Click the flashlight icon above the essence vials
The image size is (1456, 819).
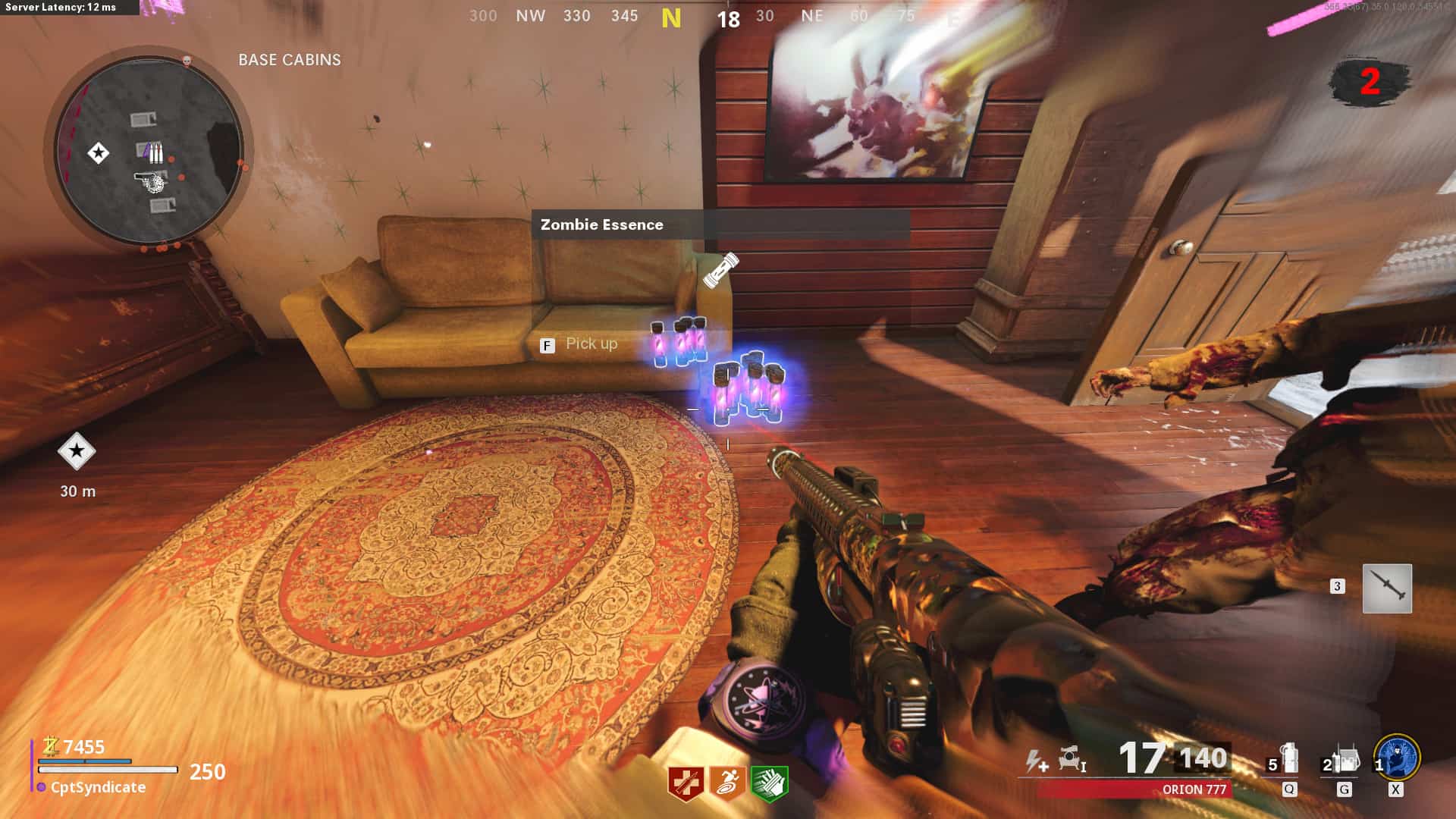720,271
